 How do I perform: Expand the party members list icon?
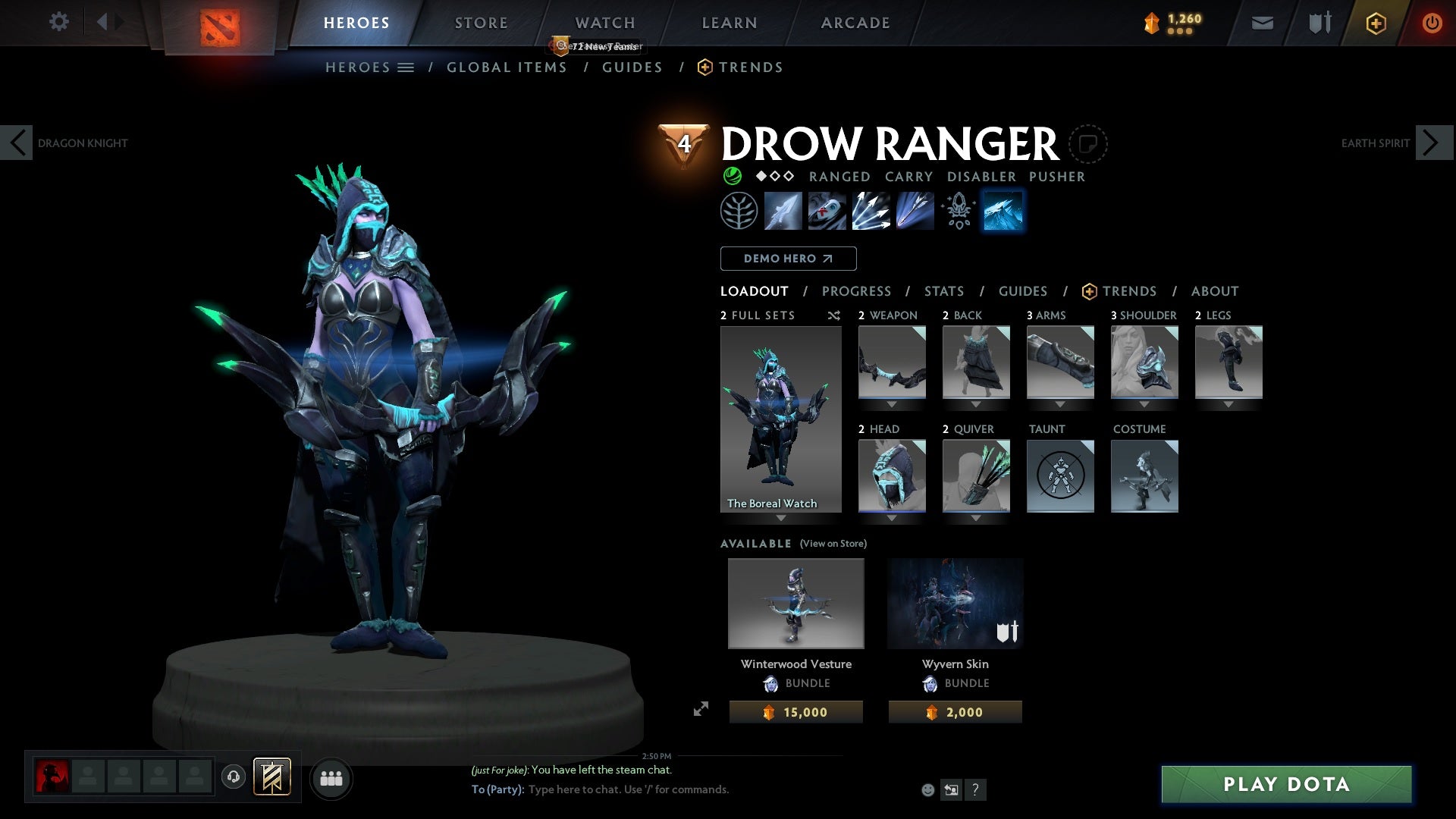pyautogui.click(x=331, y=778)
